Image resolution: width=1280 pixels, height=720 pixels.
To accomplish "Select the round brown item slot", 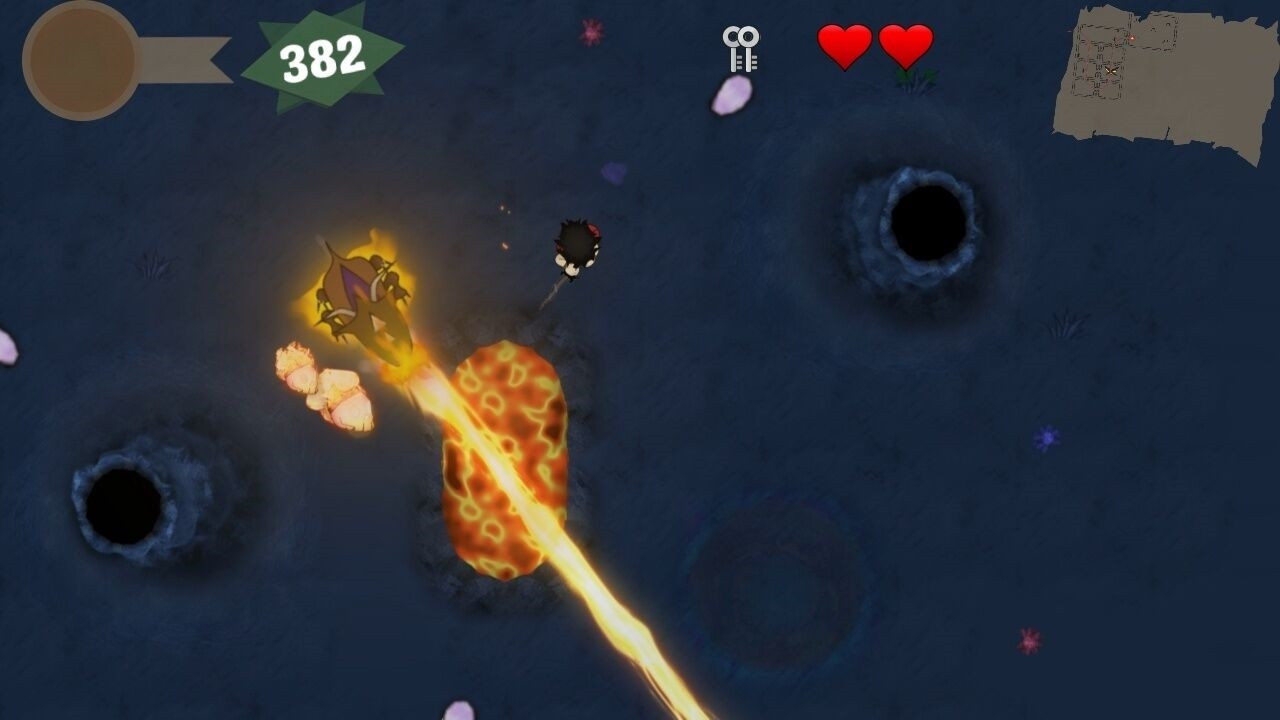I will (x=82, y=61).
